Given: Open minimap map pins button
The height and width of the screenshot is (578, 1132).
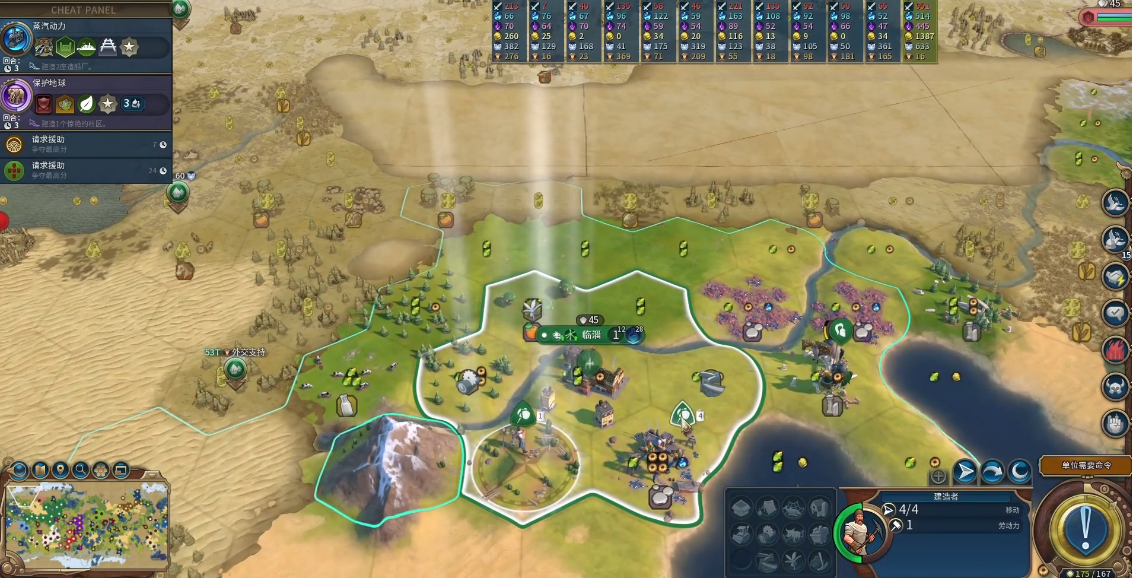Looking at the screenshot, I should tap(60, 469).
